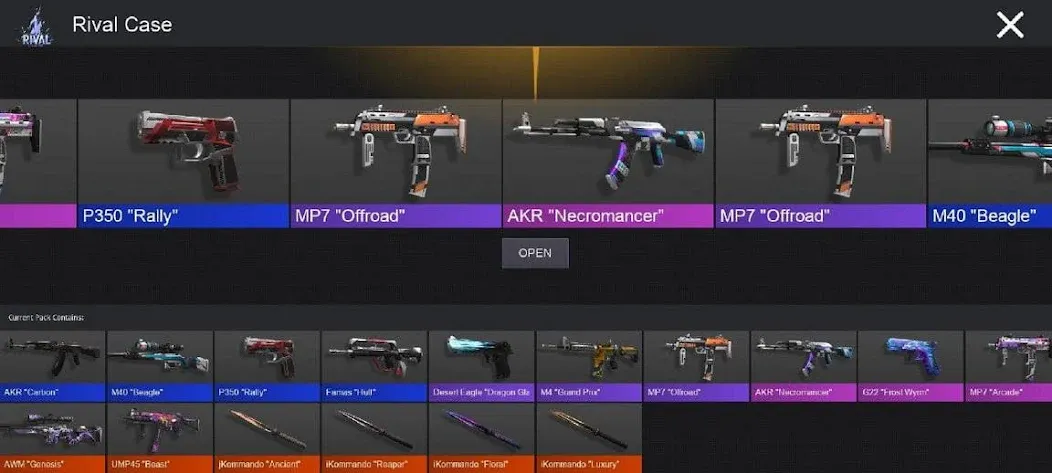Select the AWM "Genesis" thumbnail

(x=52, y=436)
